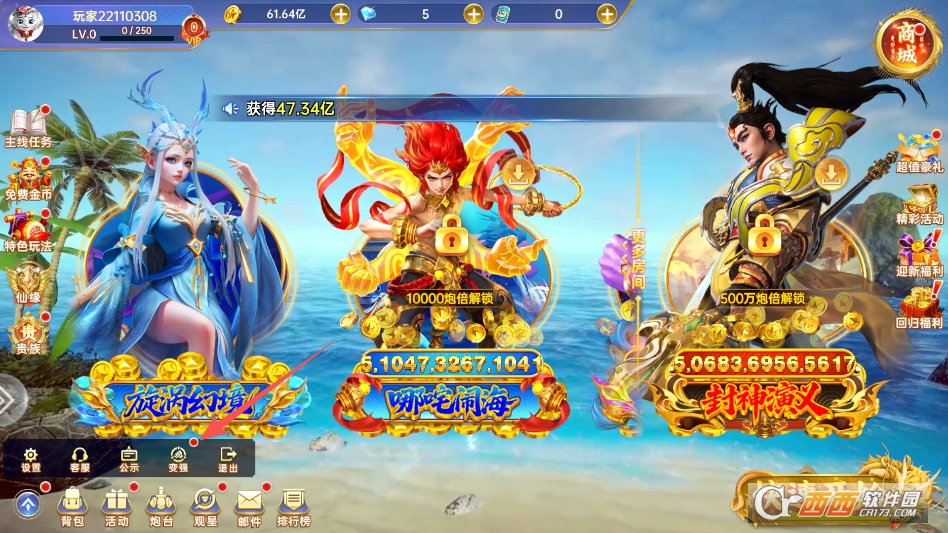Open 设置 settings
Image resolution: width=948 pixels, height=533 pixels.
pos(31,459)
